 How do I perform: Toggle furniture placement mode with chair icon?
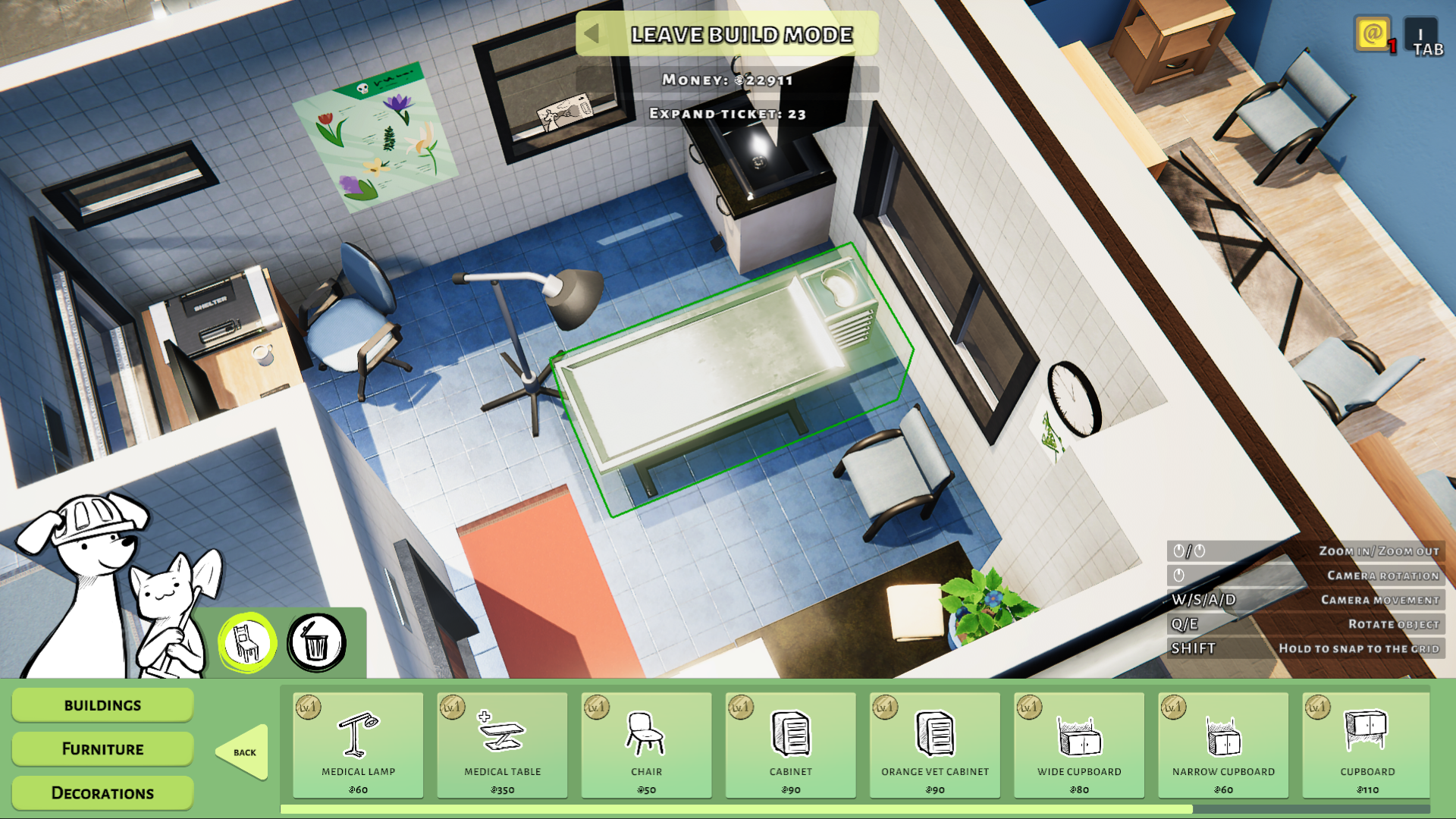coord(245,641)
